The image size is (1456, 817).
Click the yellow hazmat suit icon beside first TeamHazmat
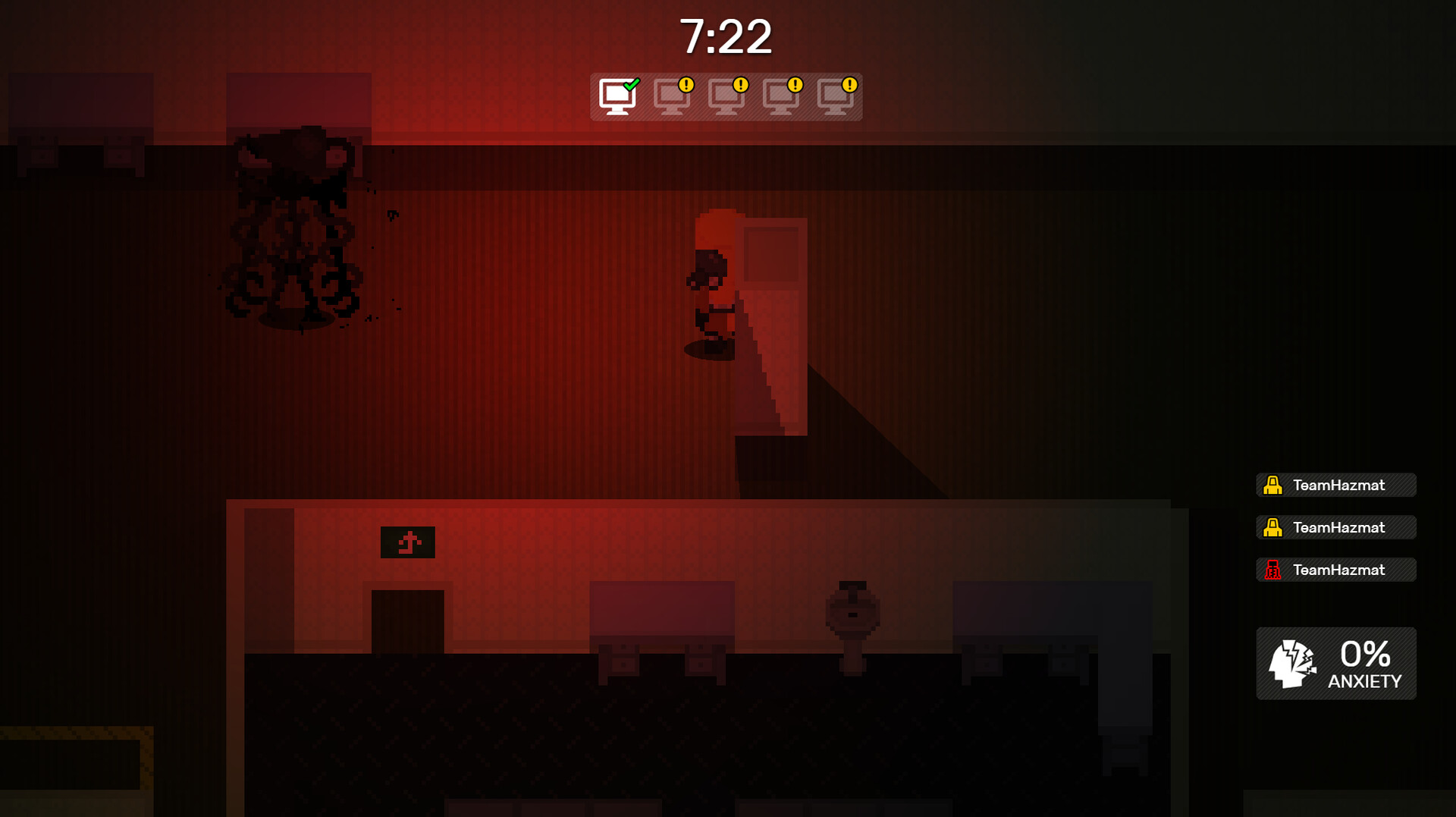coord(1273,485)
